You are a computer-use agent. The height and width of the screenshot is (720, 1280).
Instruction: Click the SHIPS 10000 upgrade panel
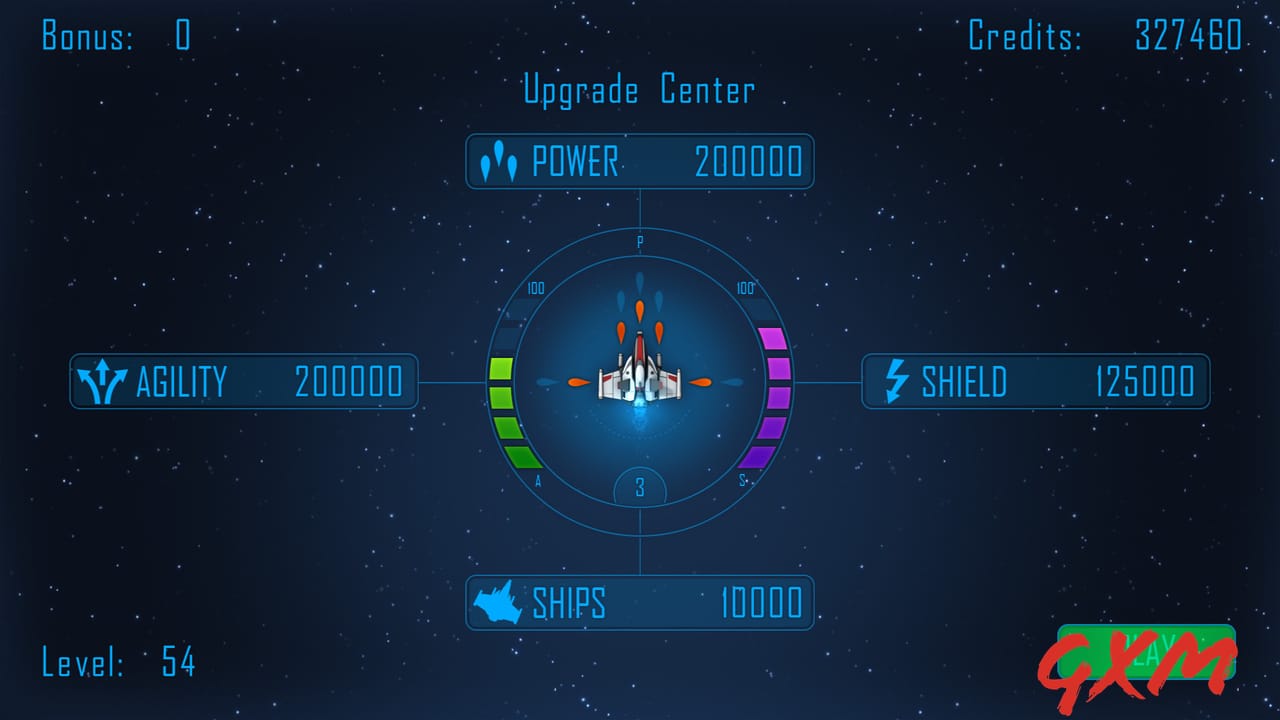point(640,602)
